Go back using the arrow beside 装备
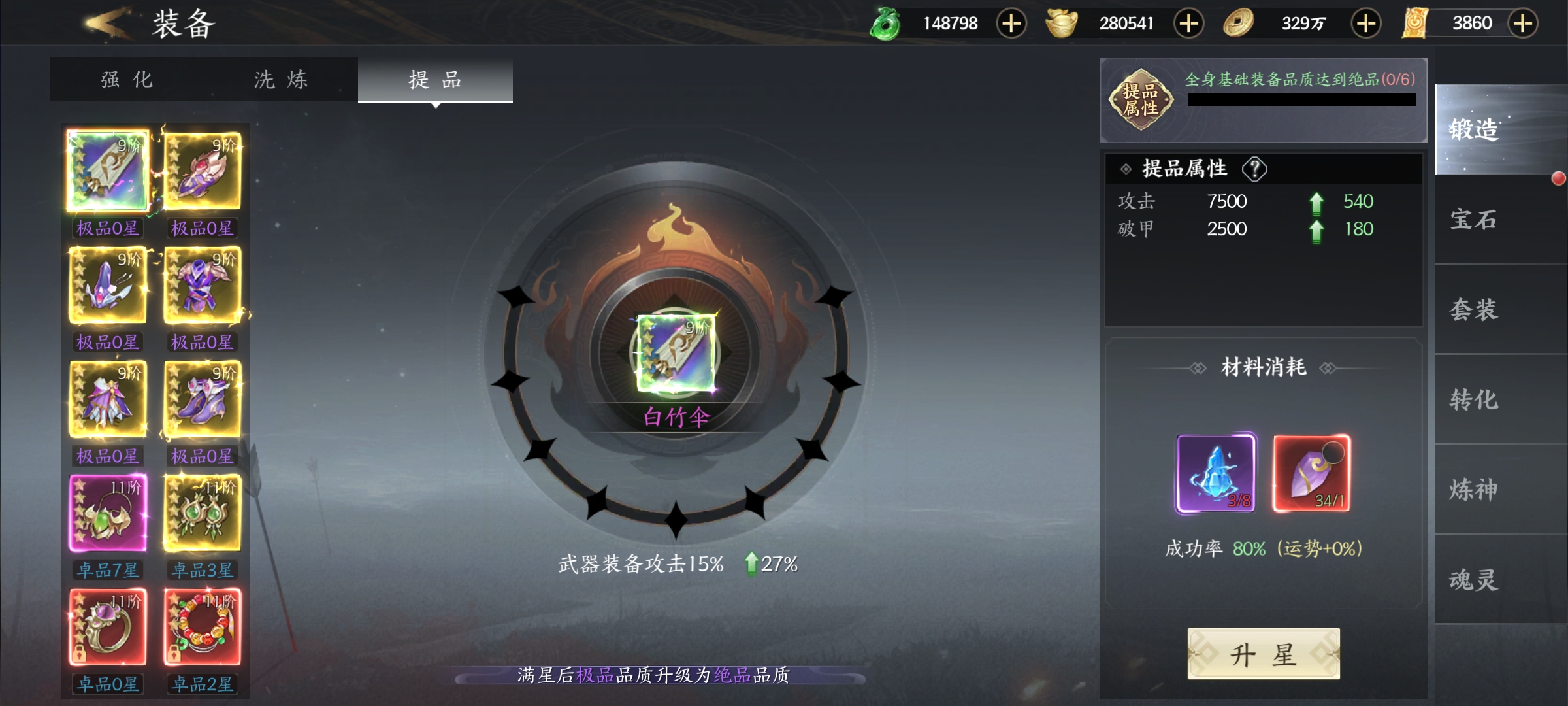 [105, 24]
